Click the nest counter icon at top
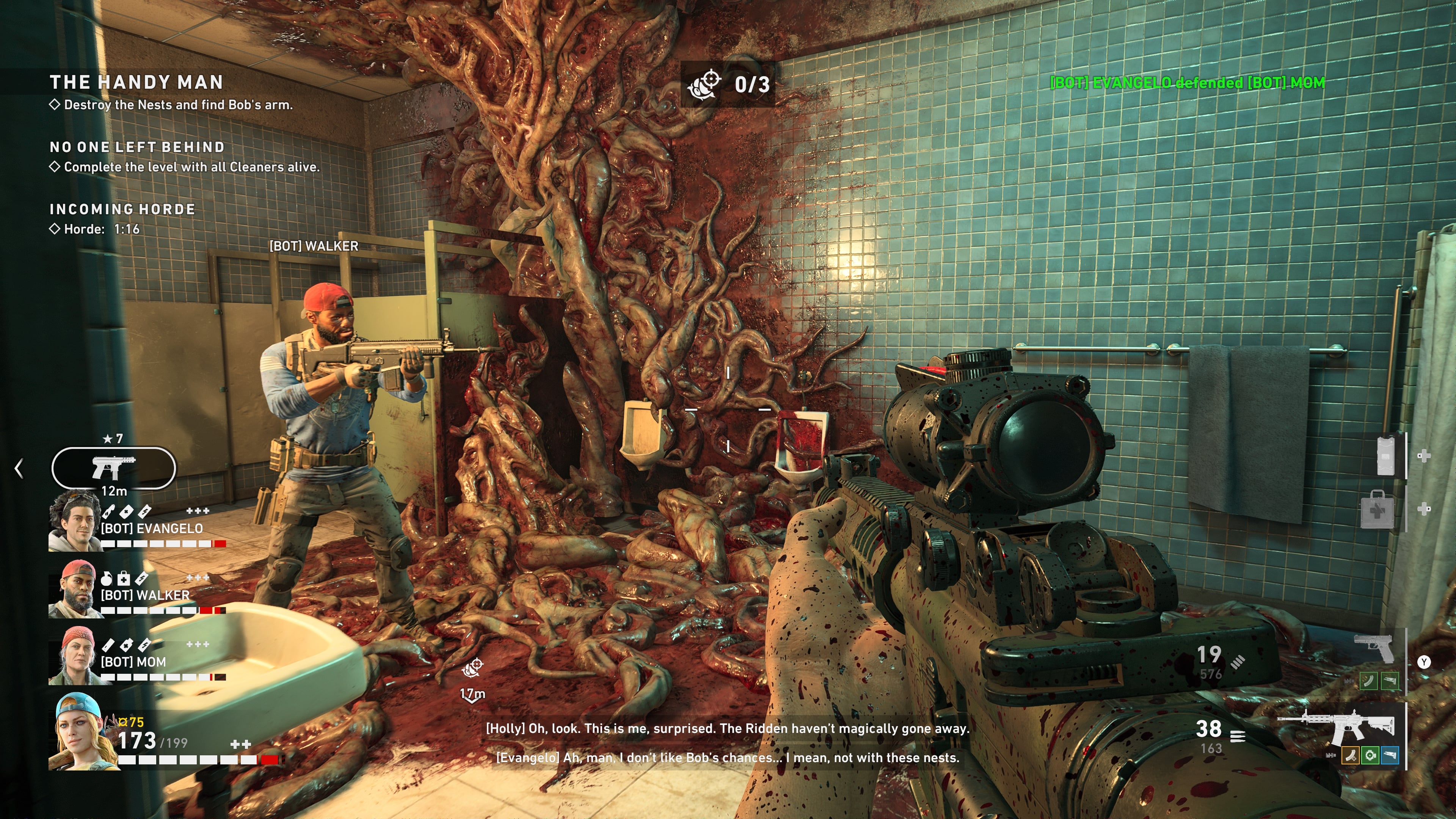This screenshot has height=819, width=1456. tap(704, 85)
